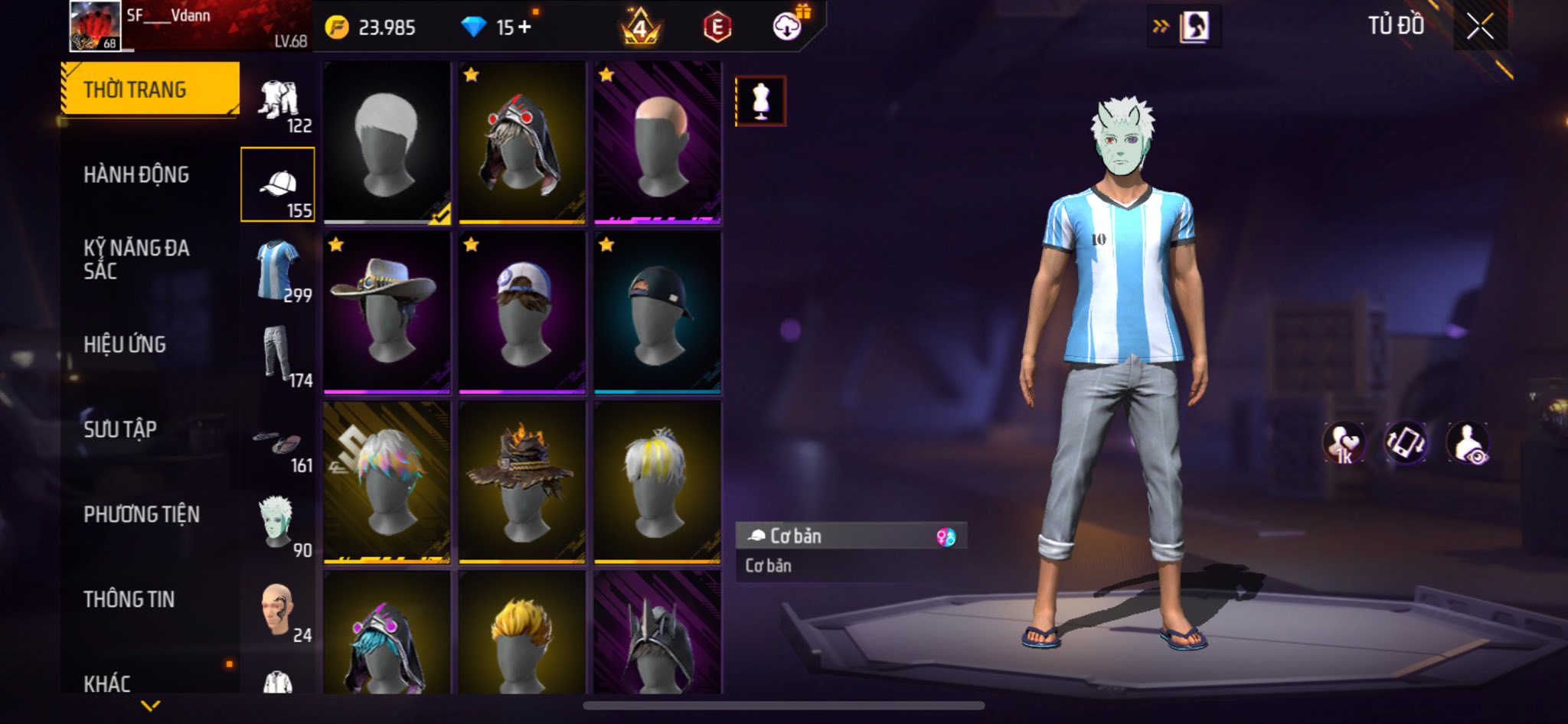Open the sandals footwear category
The image size is (1568, 724).
[x=277, y=442]
